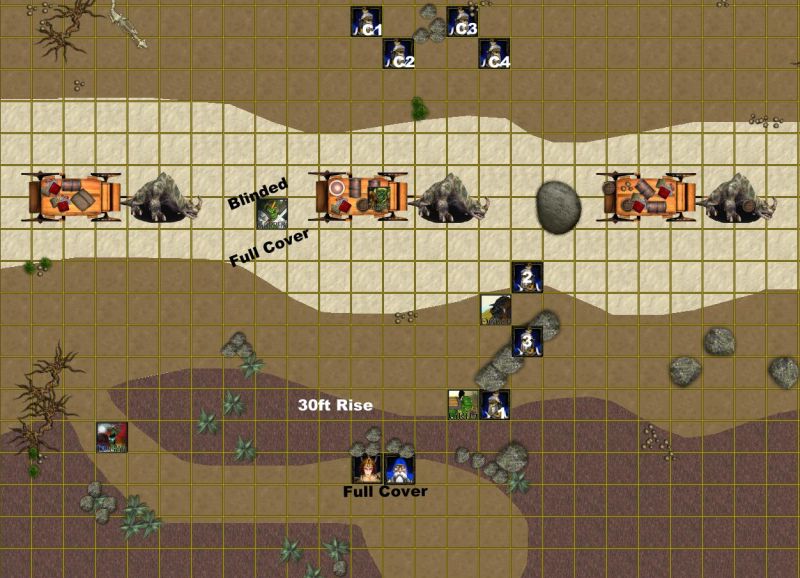Pick the C3 enemy token
This screenshot has width=800, height=578.
click(x=462, y=22)
